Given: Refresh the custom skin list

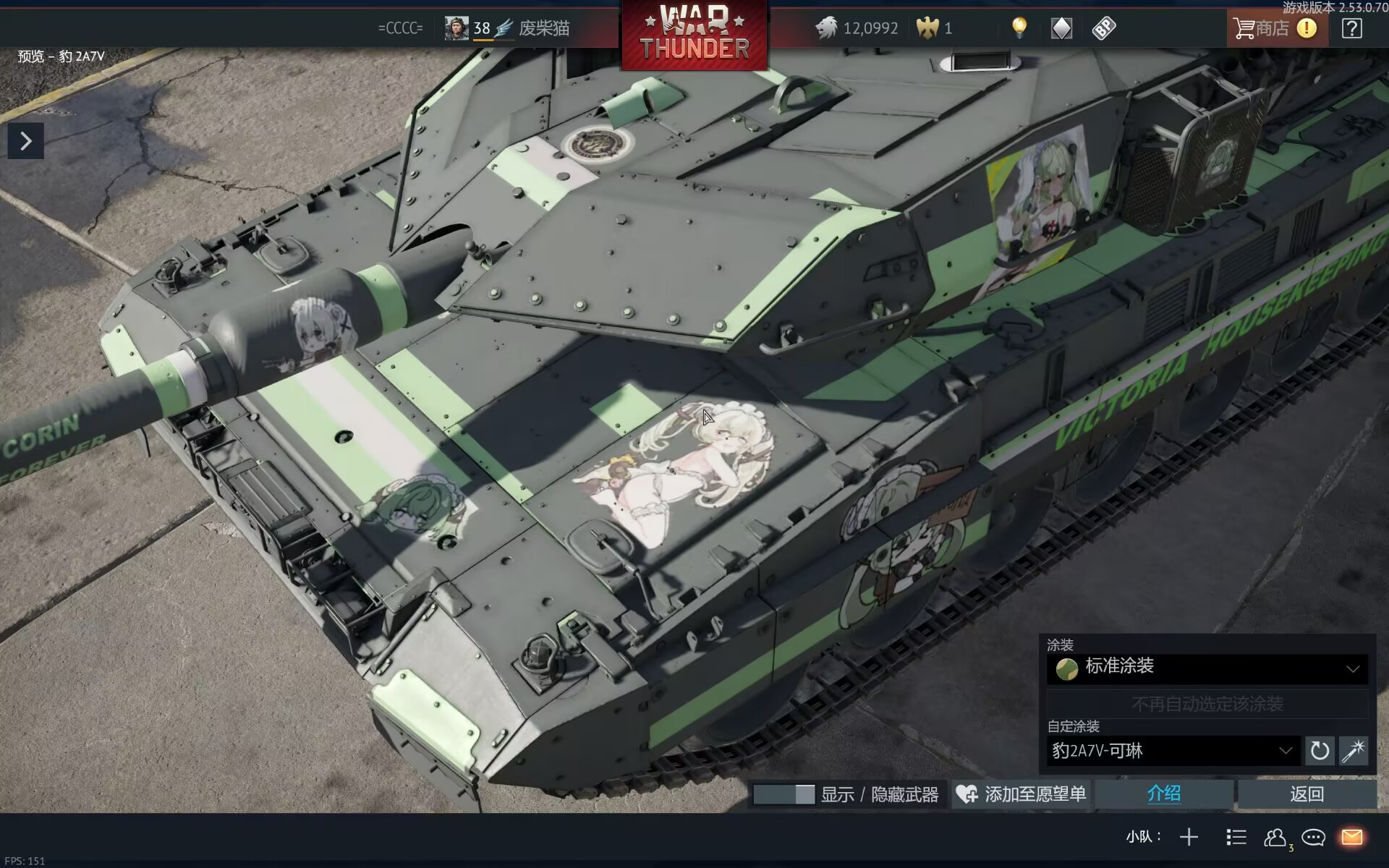Looking at the screenshot, I should [x=1319, y=751].
